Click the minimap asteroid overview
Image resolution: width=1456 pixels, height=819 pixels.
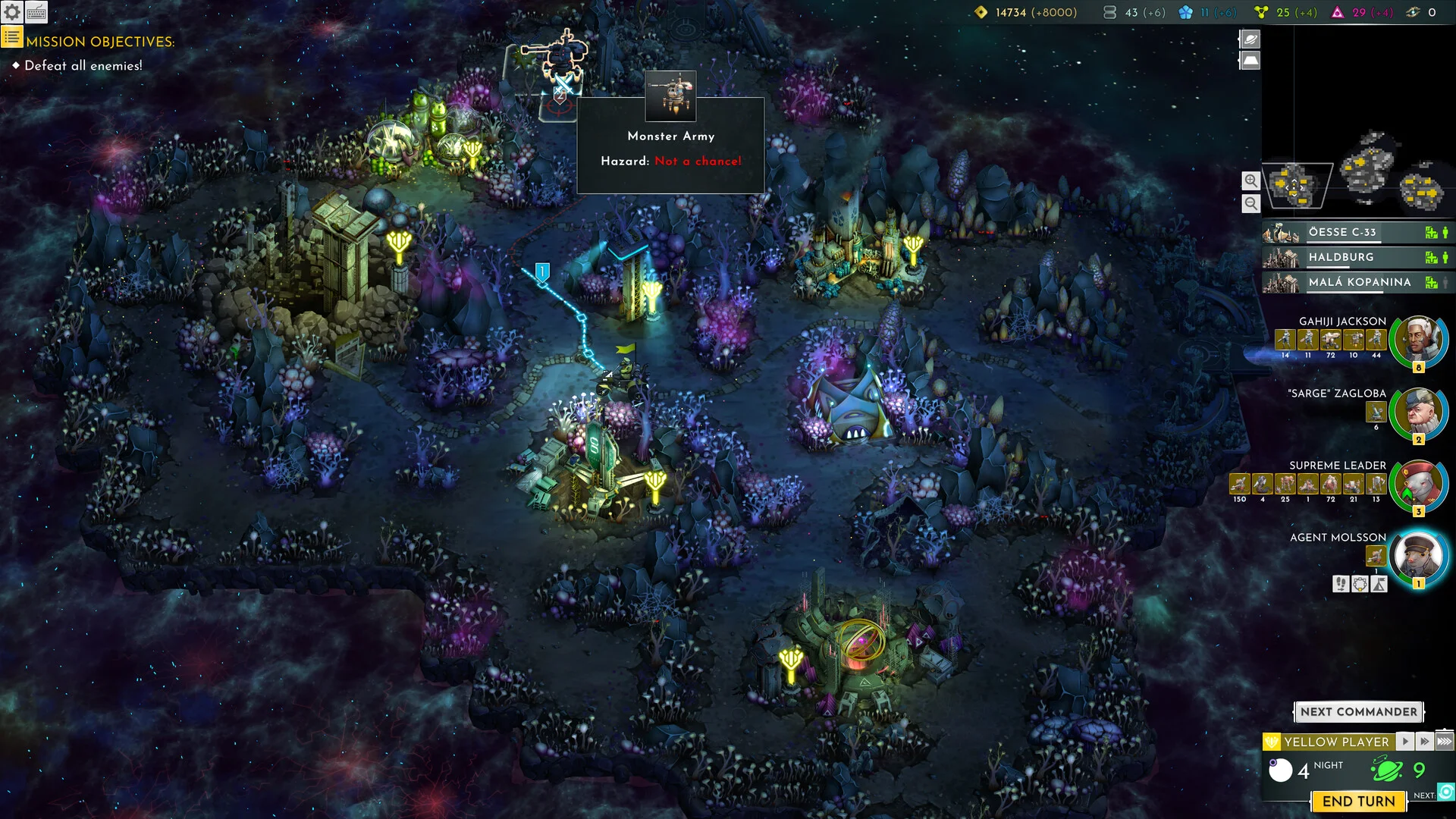pyautogui.click(x=1363, y=176)
